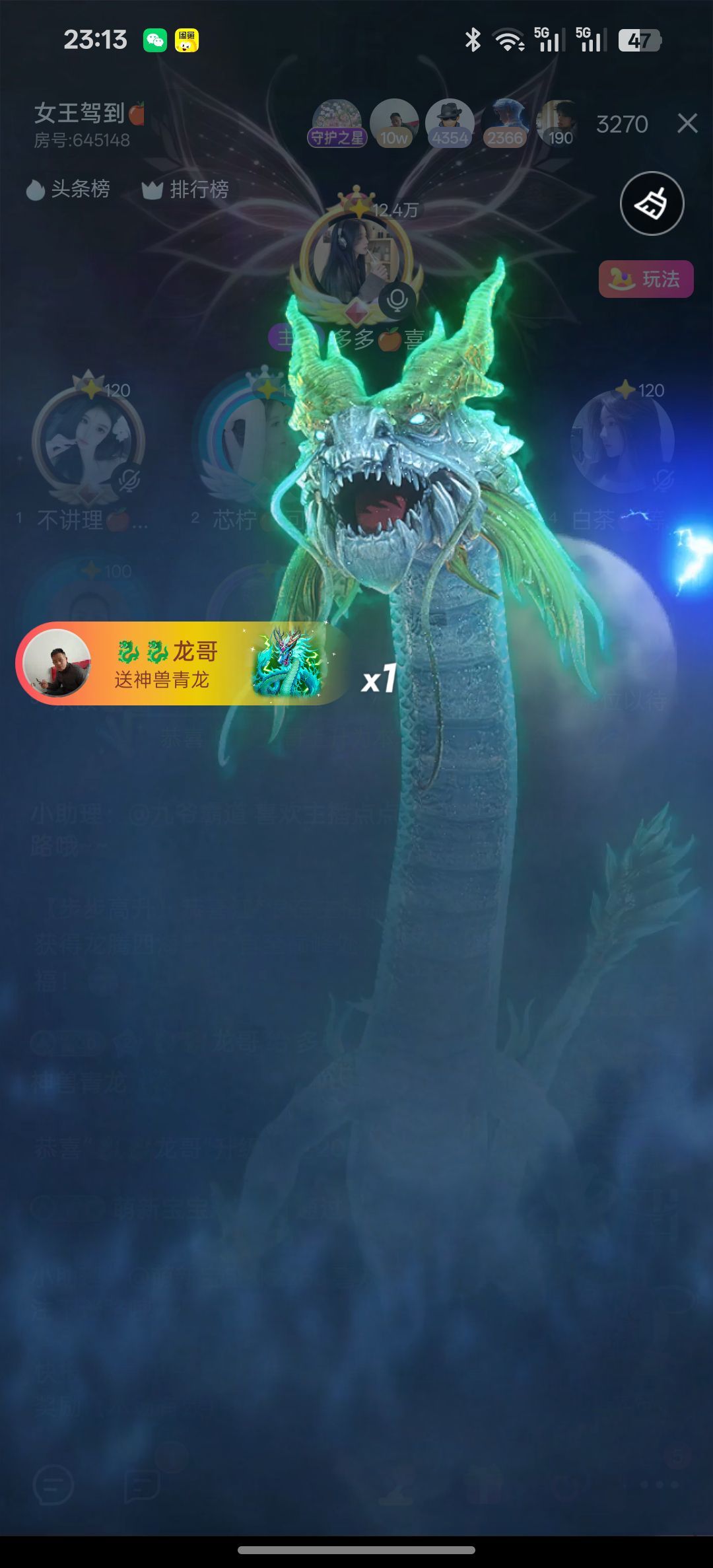This screenshot has height=1568, width=713.
Task: Show the 排行榜 leaderboard
Action: tap(186, 190)
